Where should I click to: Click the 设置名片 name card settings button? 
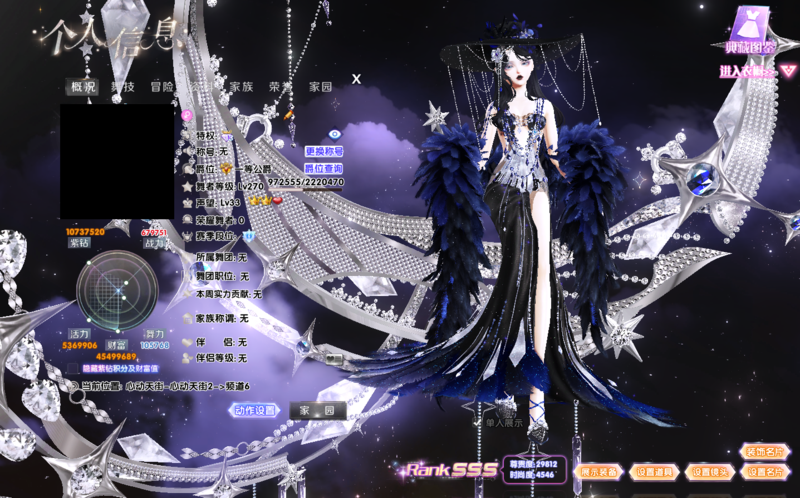point(765,471)
